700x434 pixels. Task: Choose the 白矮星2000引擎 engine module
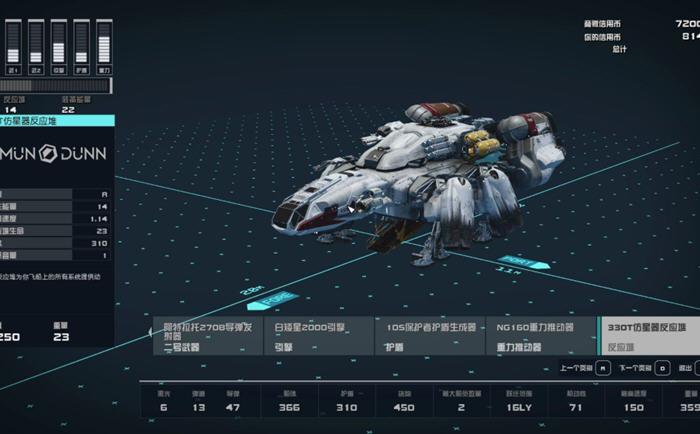pos(318,337)
